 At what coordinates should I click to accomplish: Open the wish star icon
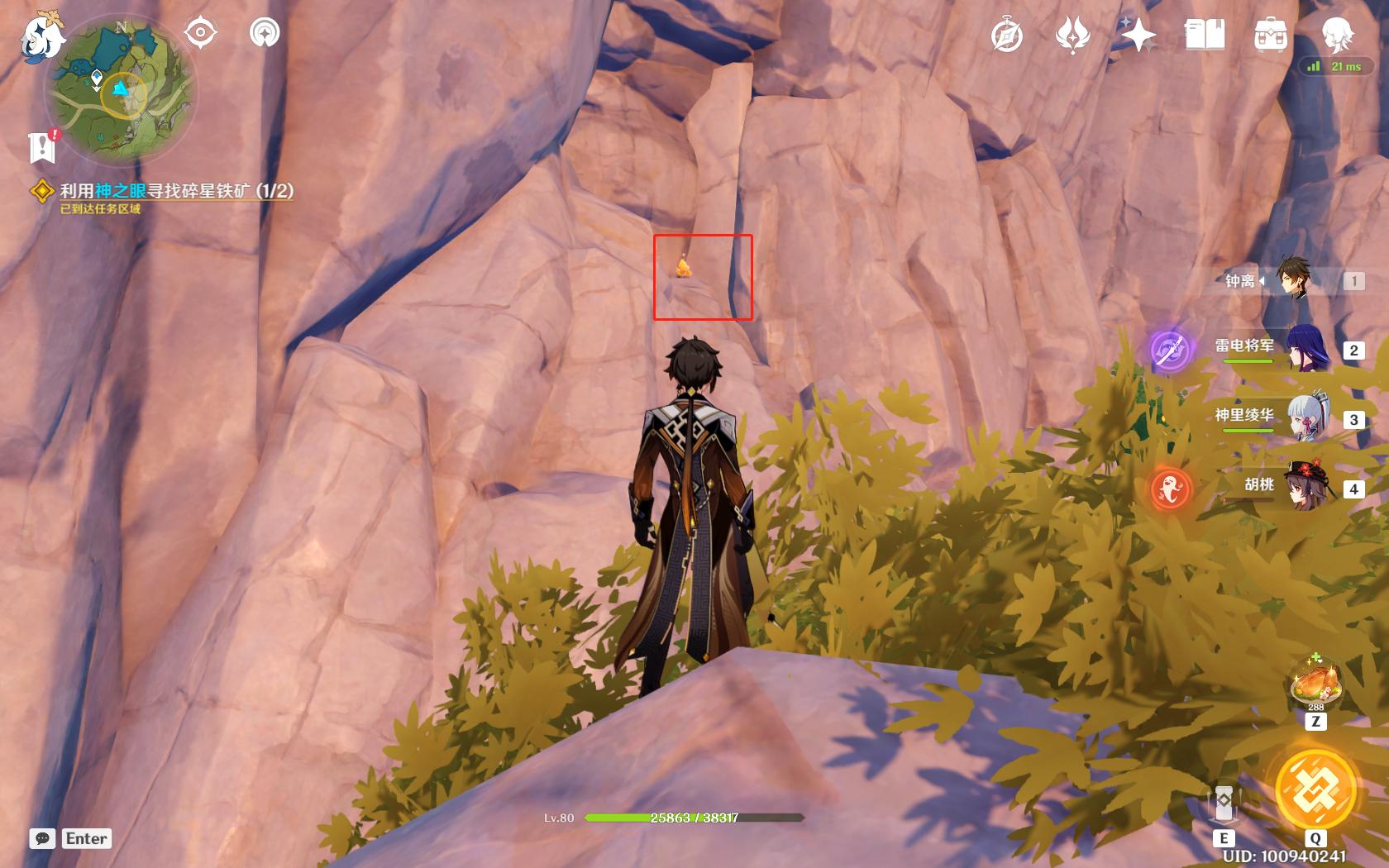click(1138, 36)
